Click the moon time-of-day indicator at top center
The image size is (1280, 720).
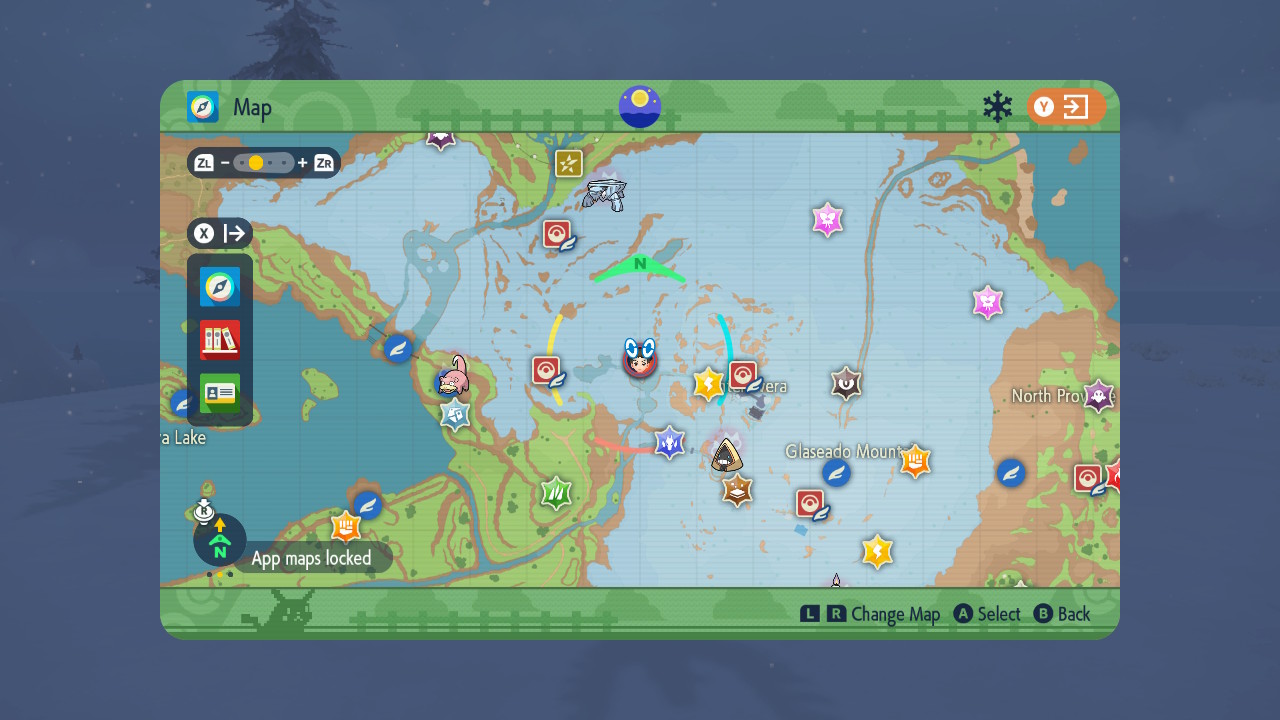tap(639, 105)
